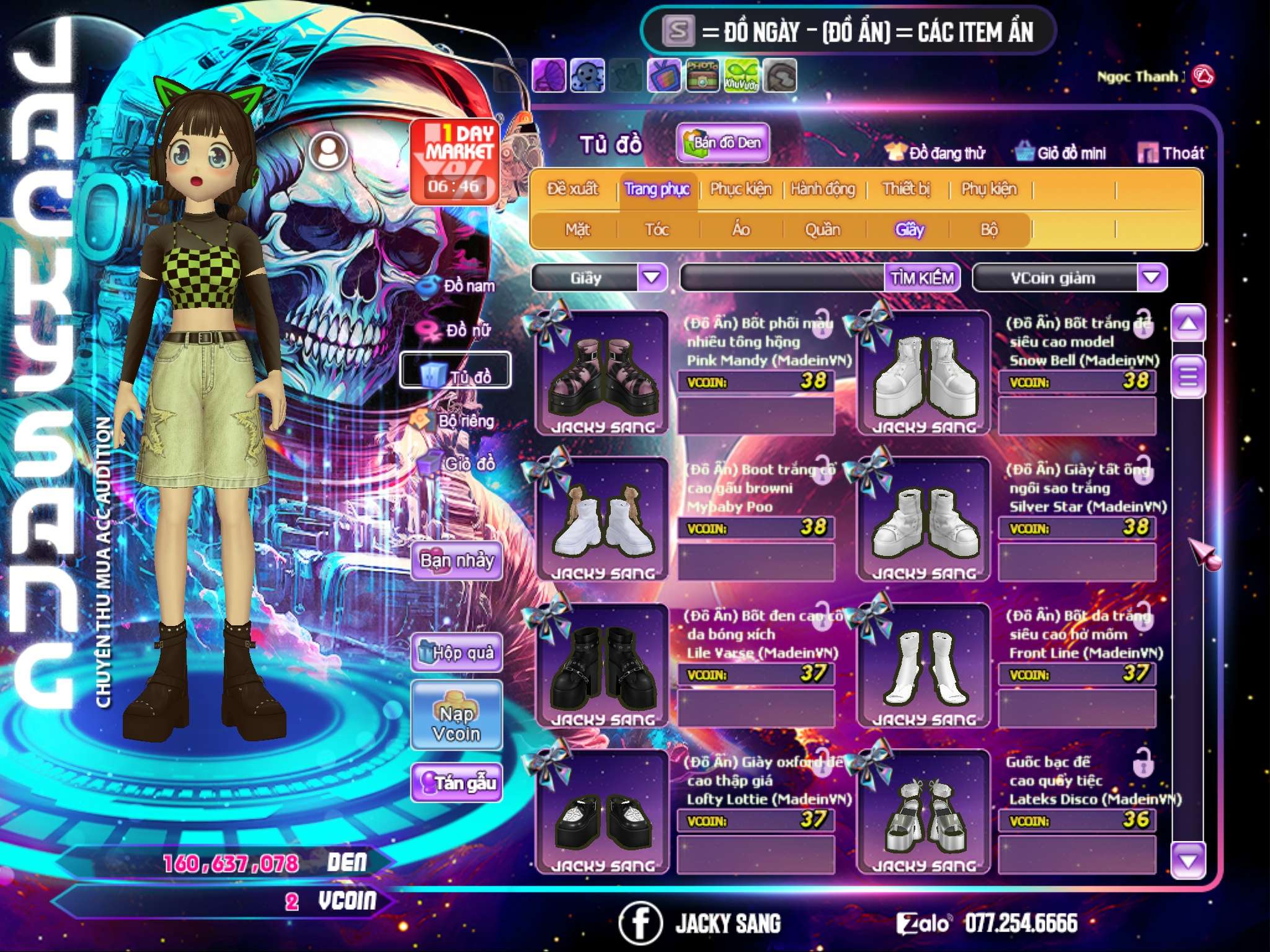The width and height of the screenshot is (1270, 952).
Task: Select the Pink Mandy boots thumbnail
Action: [x=602, y=375]
